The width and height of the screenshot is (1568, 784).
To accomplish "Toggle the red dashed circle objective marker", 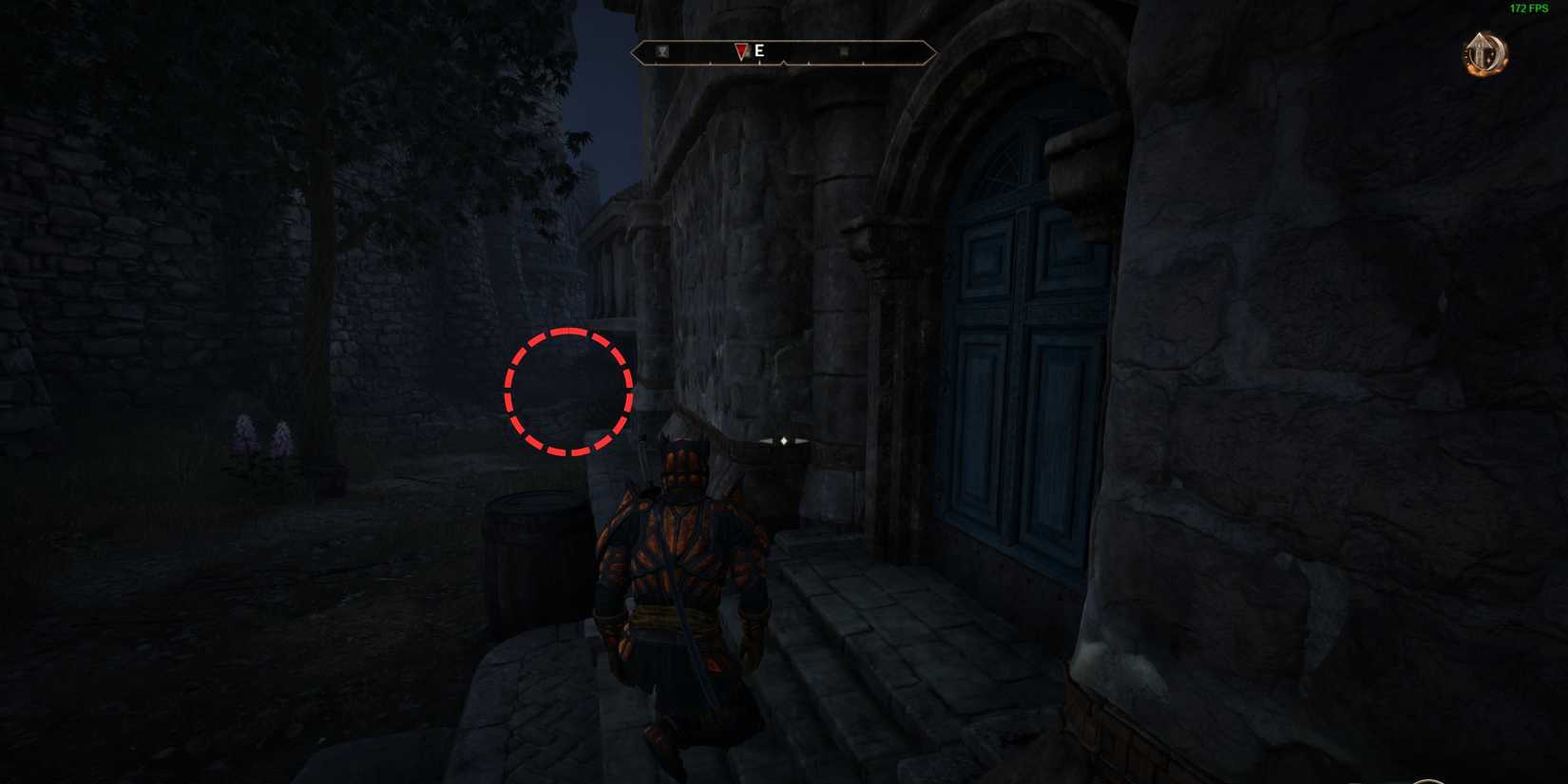I will [x=568, y=392].
